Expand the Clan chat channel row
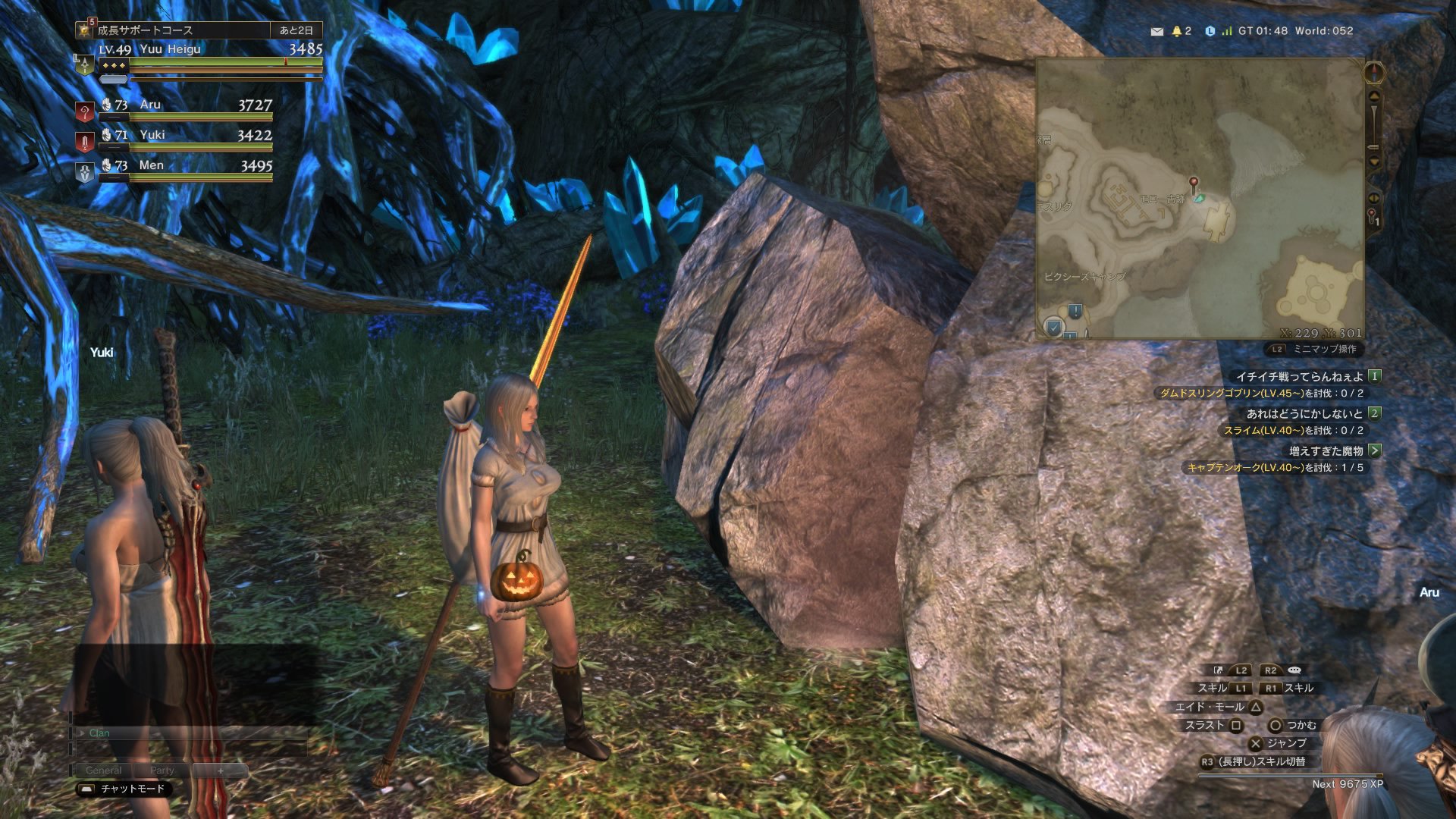Image resolution: width=1456 pixels, height=819 pixels. coord(82,733)
